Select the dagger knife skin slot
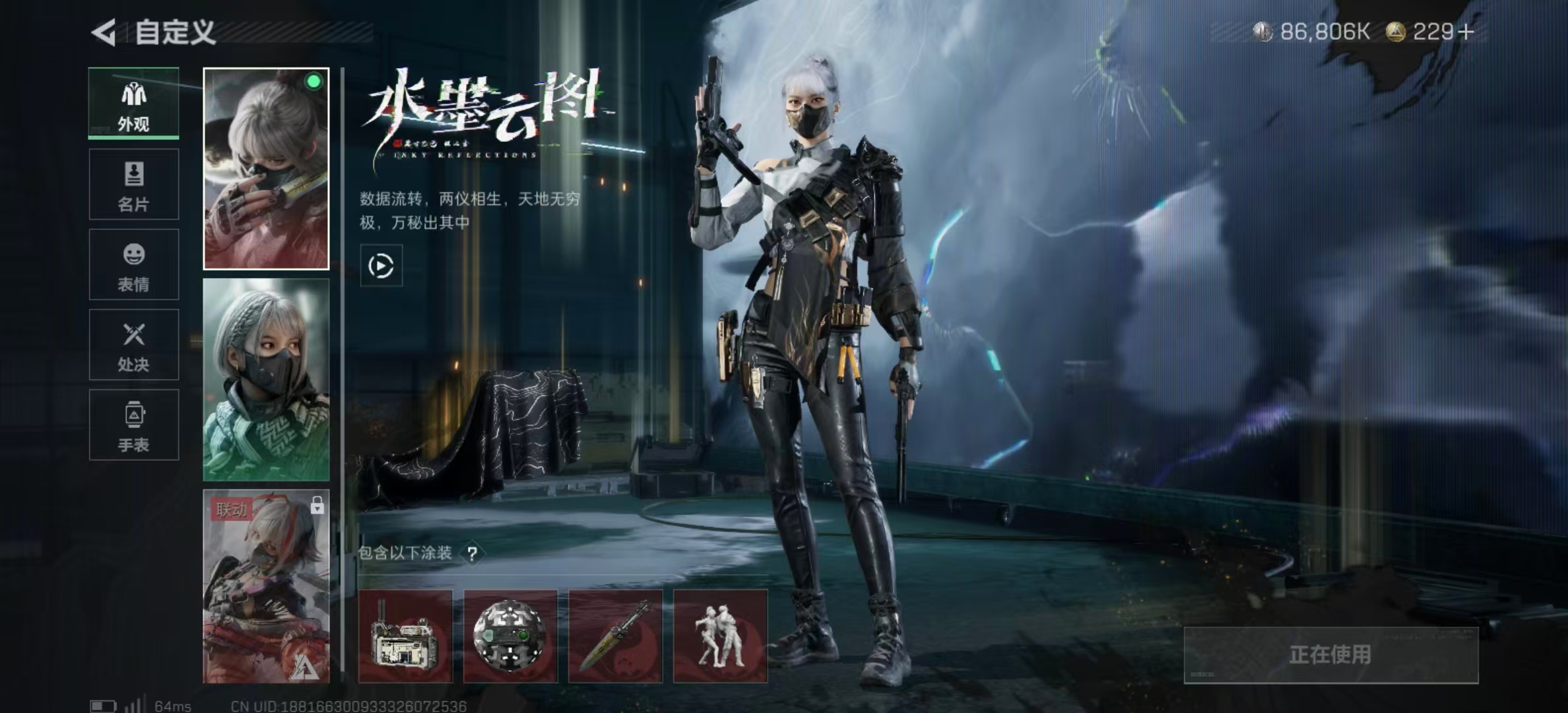 615,636
